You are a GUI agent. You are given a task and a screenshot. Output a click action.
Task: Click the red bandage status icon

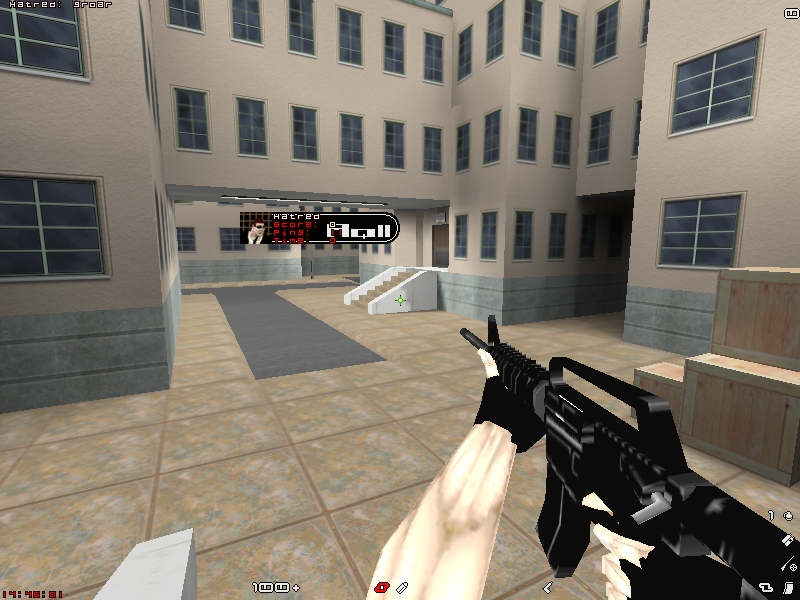tap(381, 586)
